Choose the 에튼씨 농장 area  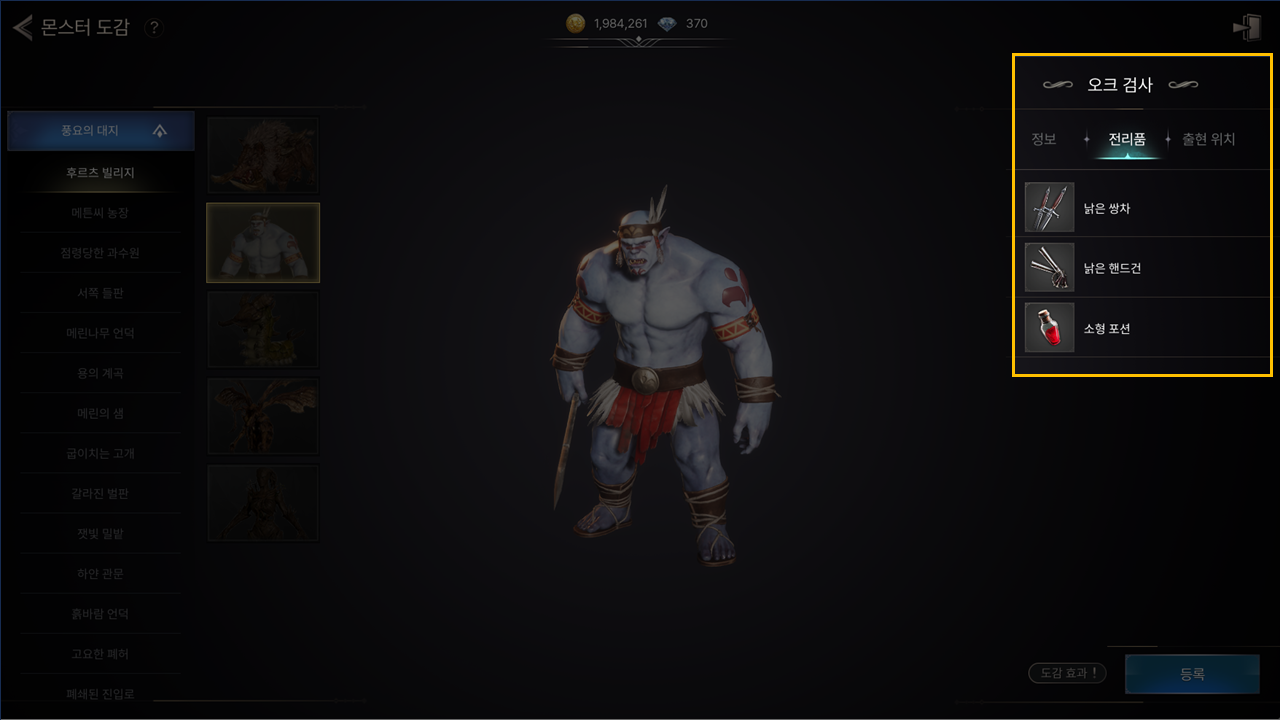[x=101, y=213]
